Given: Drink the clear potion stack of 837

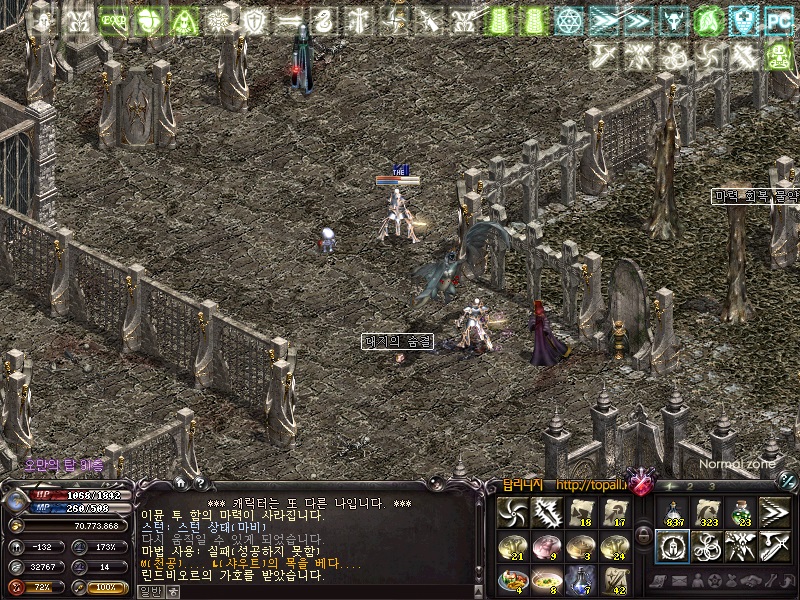Looking at the screenshot, I should 672,513.
